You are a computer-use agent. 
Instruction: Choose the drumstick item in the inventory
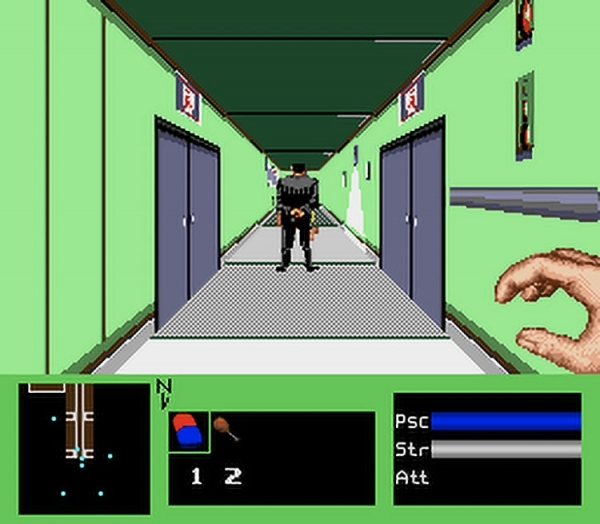pos(228,429)
